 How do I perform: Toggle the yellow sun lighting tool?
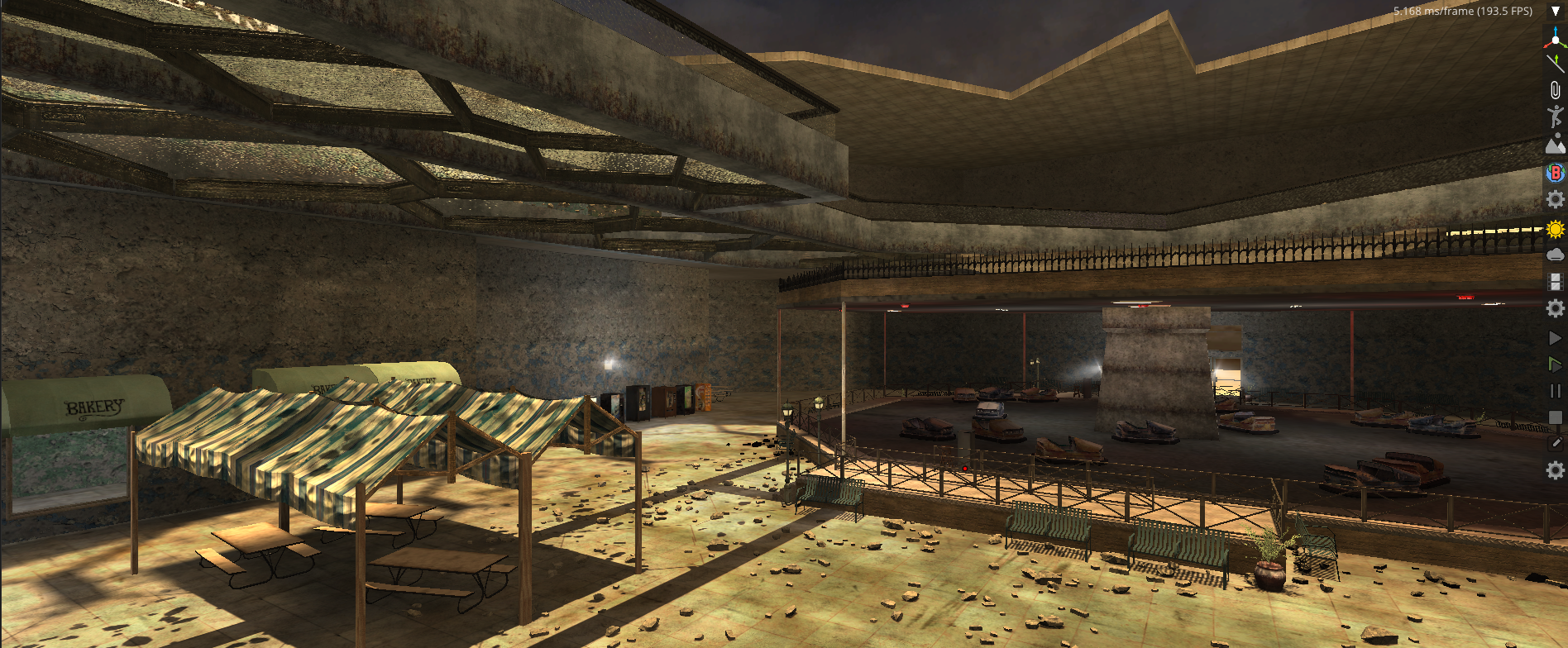pyautogui.click(x=1555, y=229)
